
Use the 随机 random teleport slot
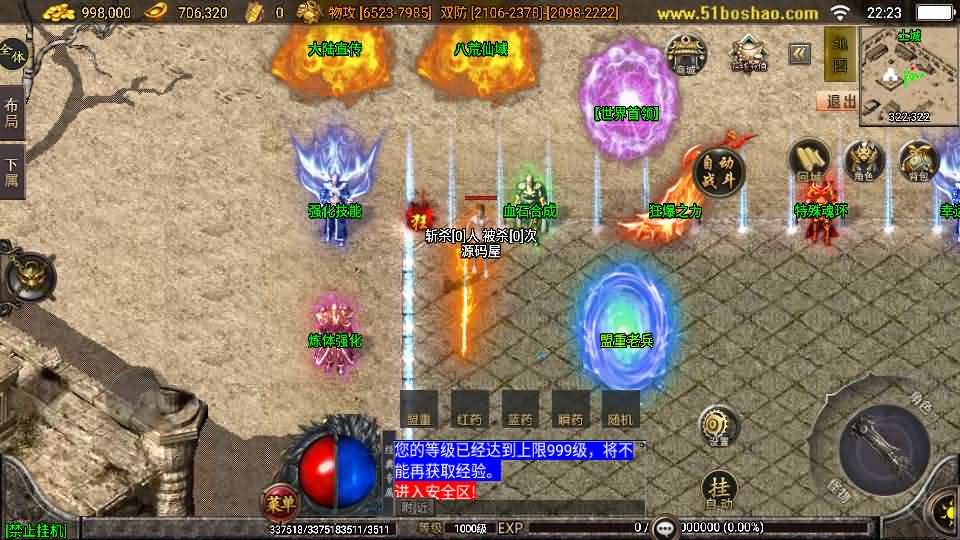621,409
